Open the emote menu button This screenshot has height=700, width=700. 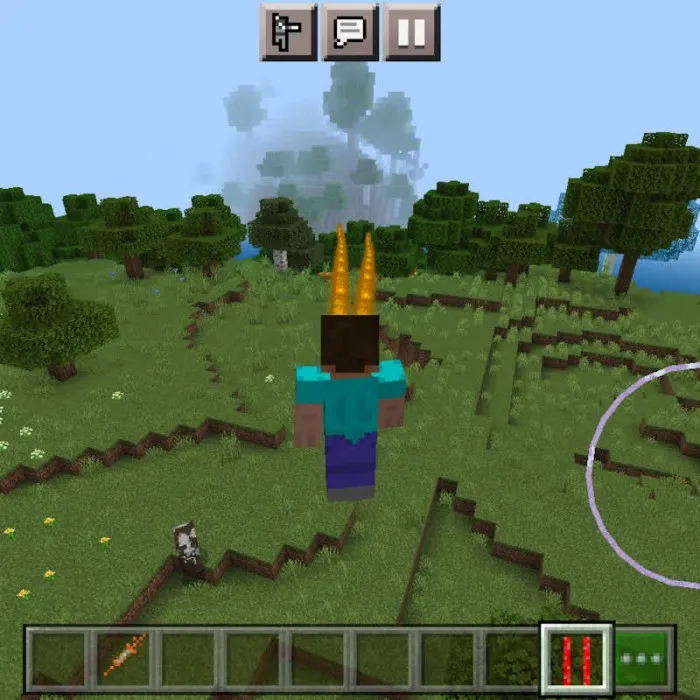coord(288,32)
